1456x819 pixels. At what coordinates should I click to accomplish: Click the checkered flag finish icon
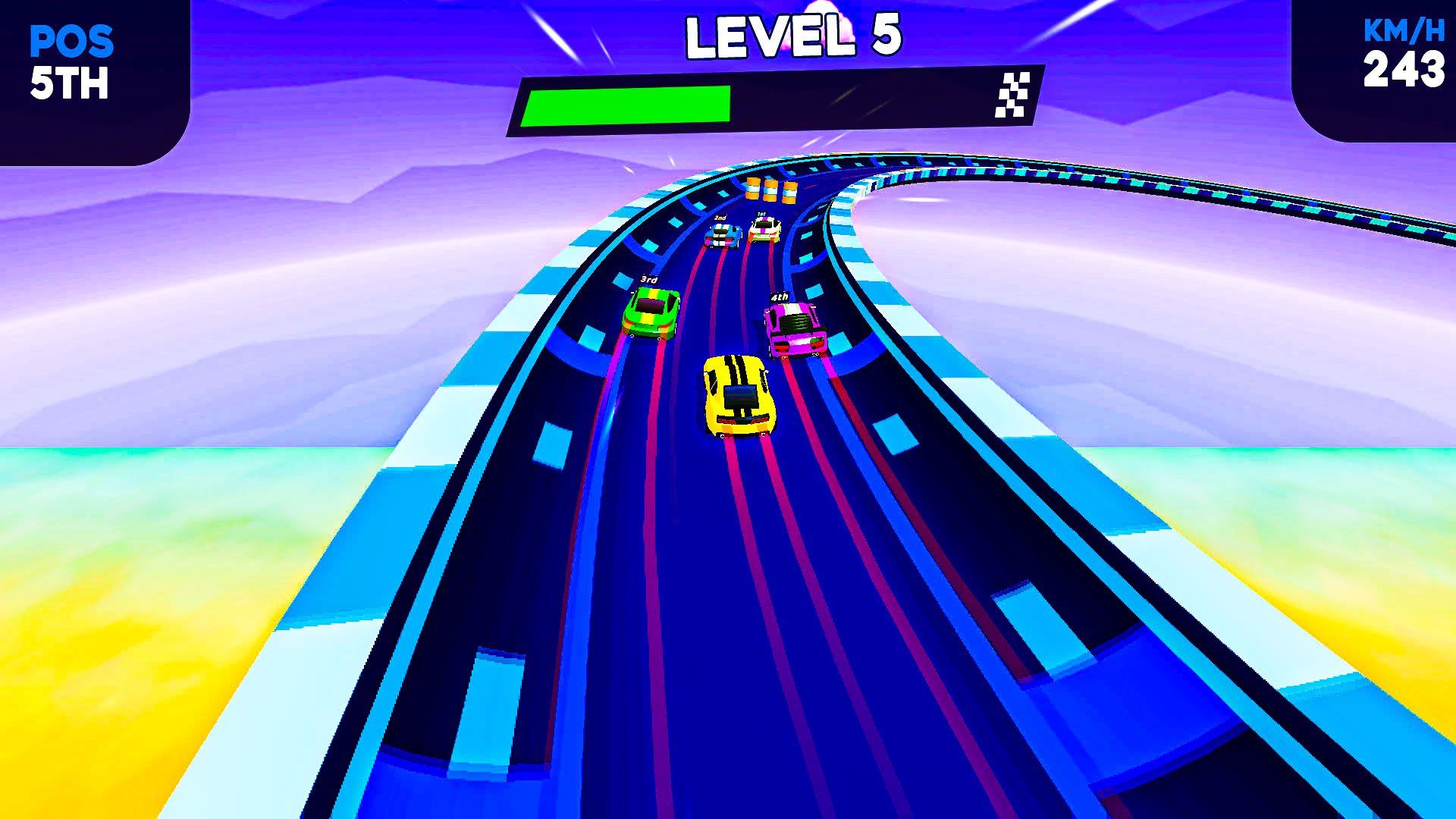(x=1012, y=96)
